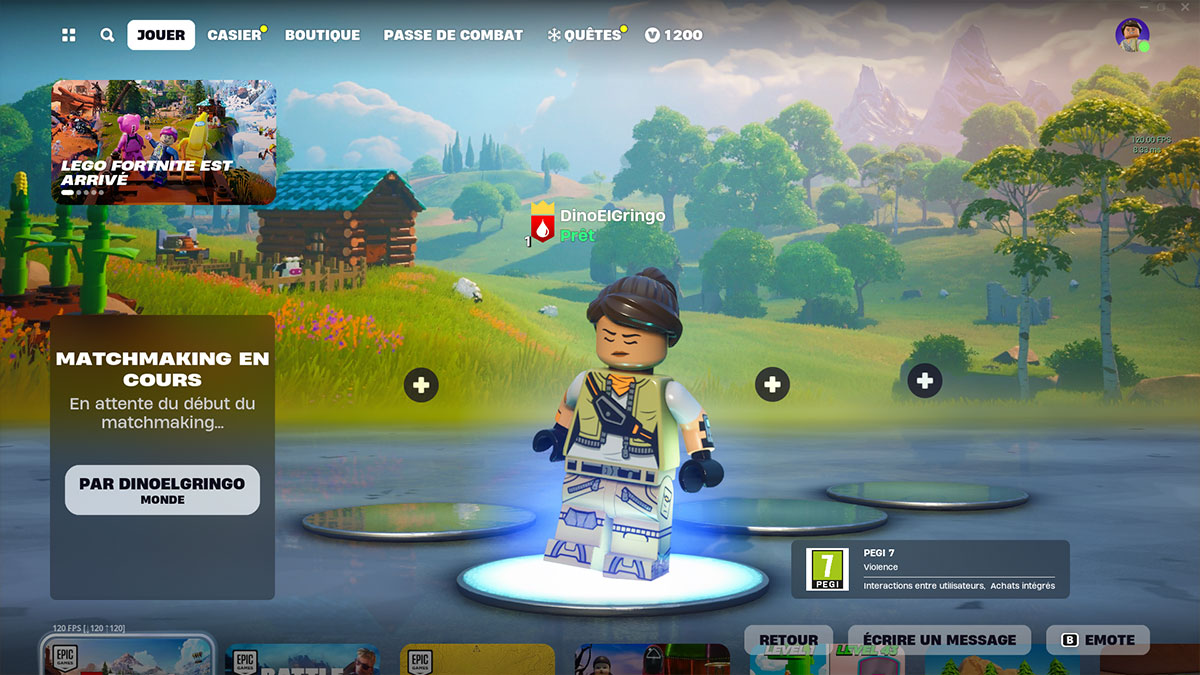Screen dimensions: 1200x675
Task: Open the player profile avatar
Action: (x=1132, y=35)
